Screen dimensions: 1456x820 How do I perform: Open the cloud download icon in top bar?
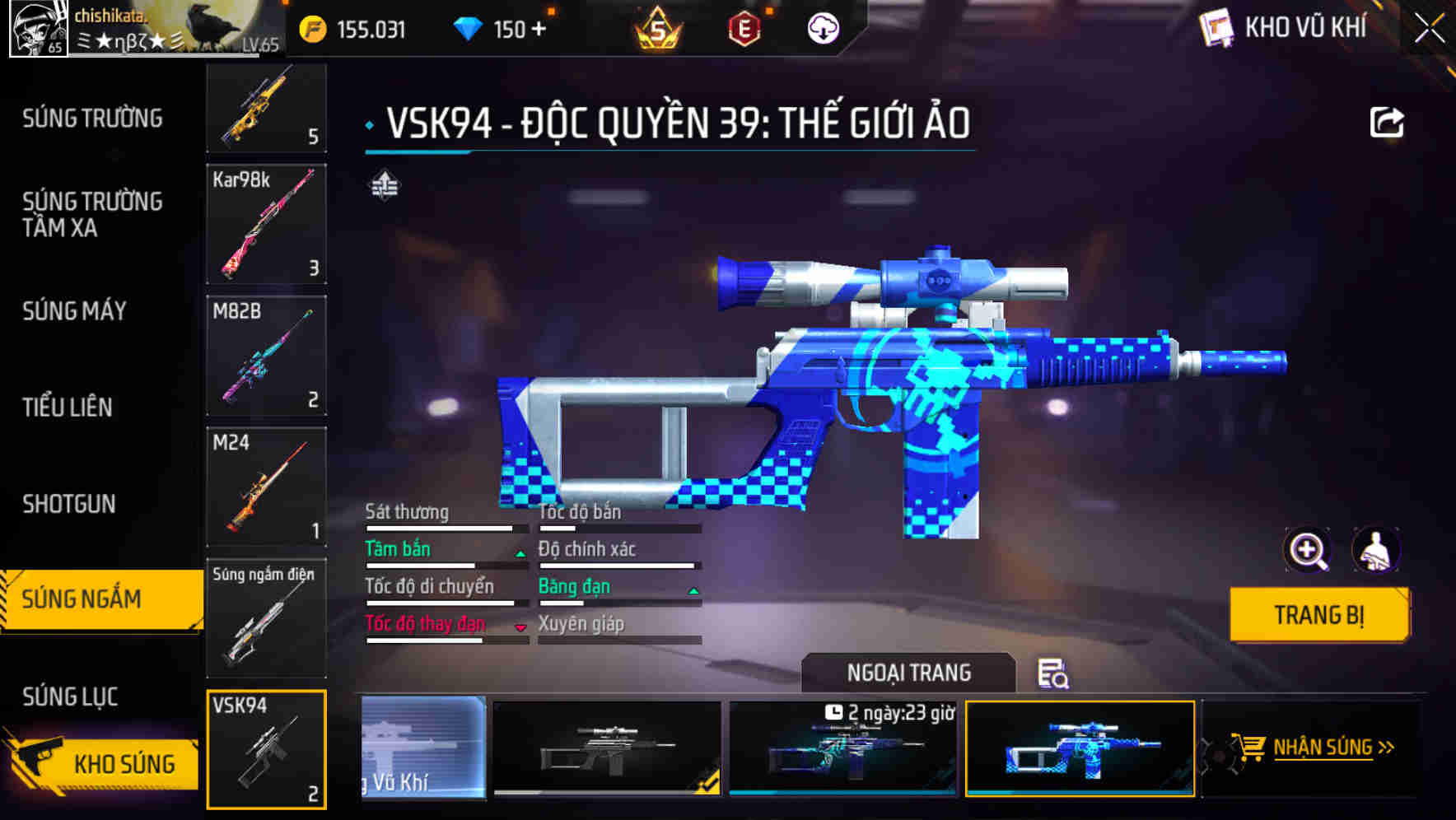click(822, 28)
